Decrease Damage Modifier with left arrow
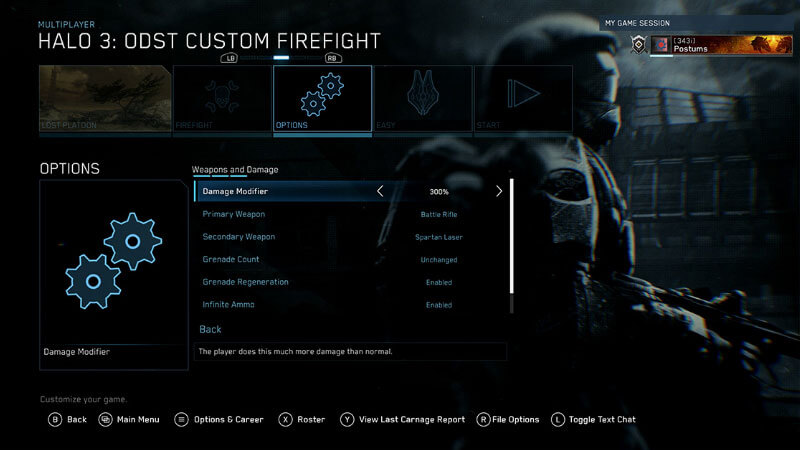Screen dimensions: 800x450 [380, 191]
